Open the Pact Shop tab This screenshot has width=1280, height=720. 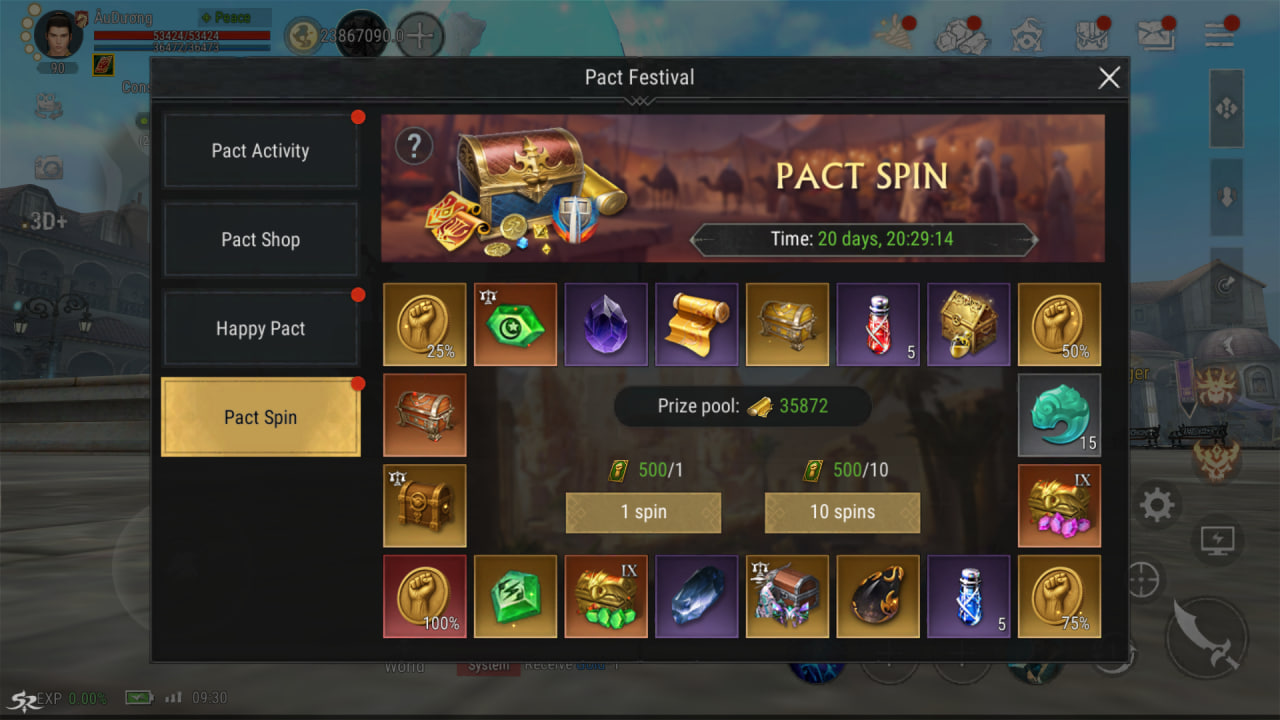(260, 240)
